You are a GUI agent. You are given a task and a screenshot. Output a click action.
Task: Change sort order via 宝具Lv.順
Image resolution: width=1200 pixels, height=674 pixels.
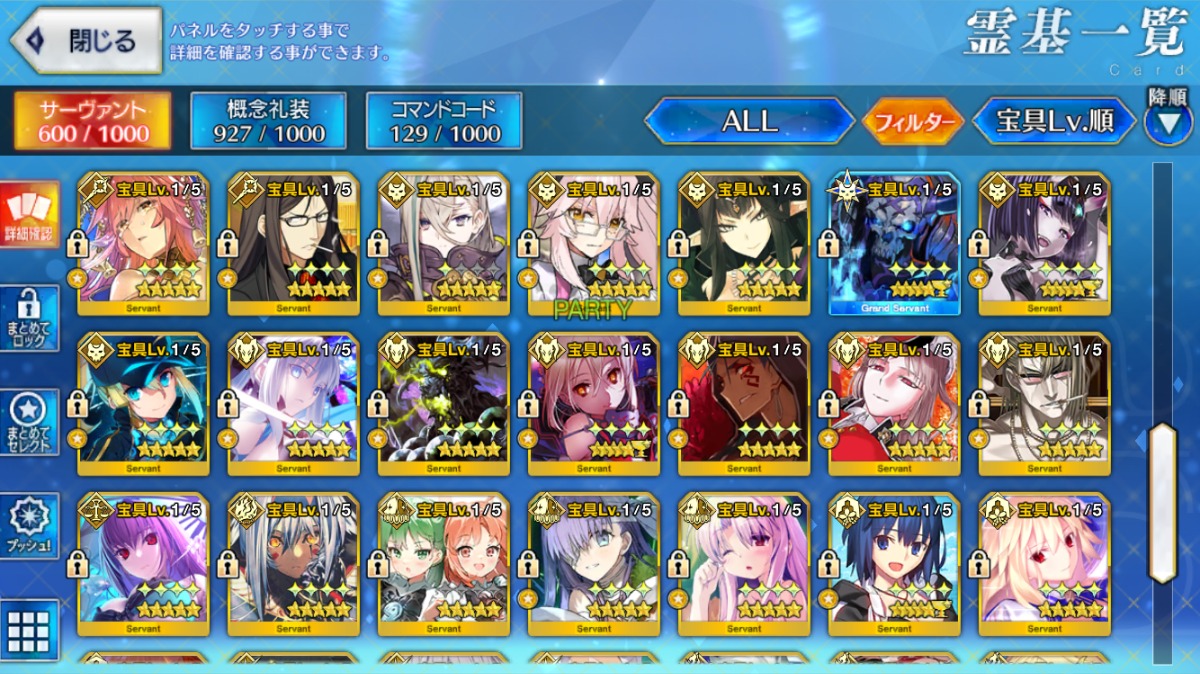pos(1055,121)
